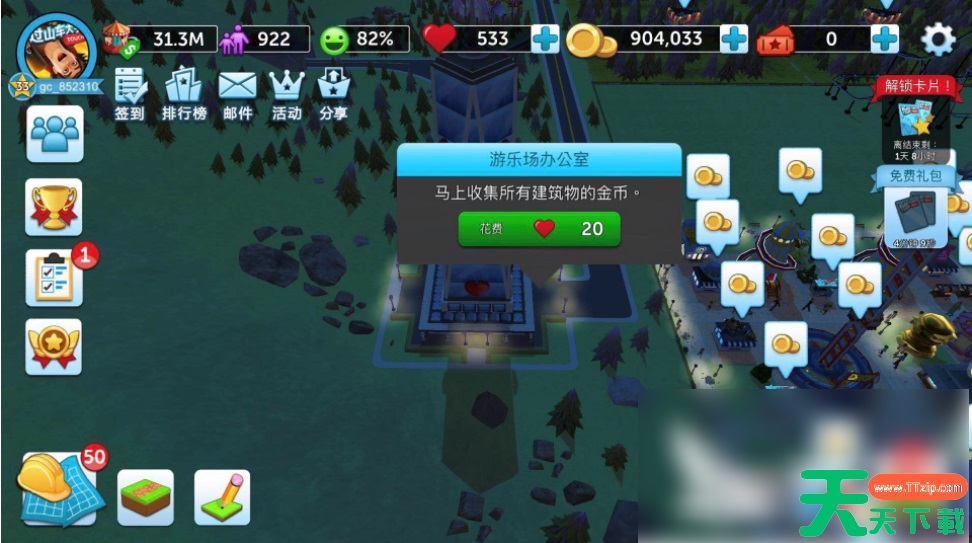Viewport: 972px width, 543px height.
Task: Open the star medal rewards panel
Action: 55,346
